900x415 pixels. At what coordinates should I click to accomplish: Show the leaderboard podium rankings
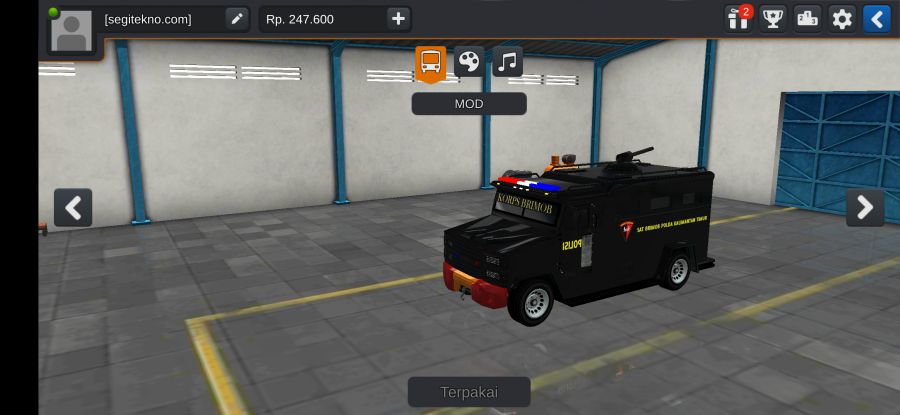(807, 18)
